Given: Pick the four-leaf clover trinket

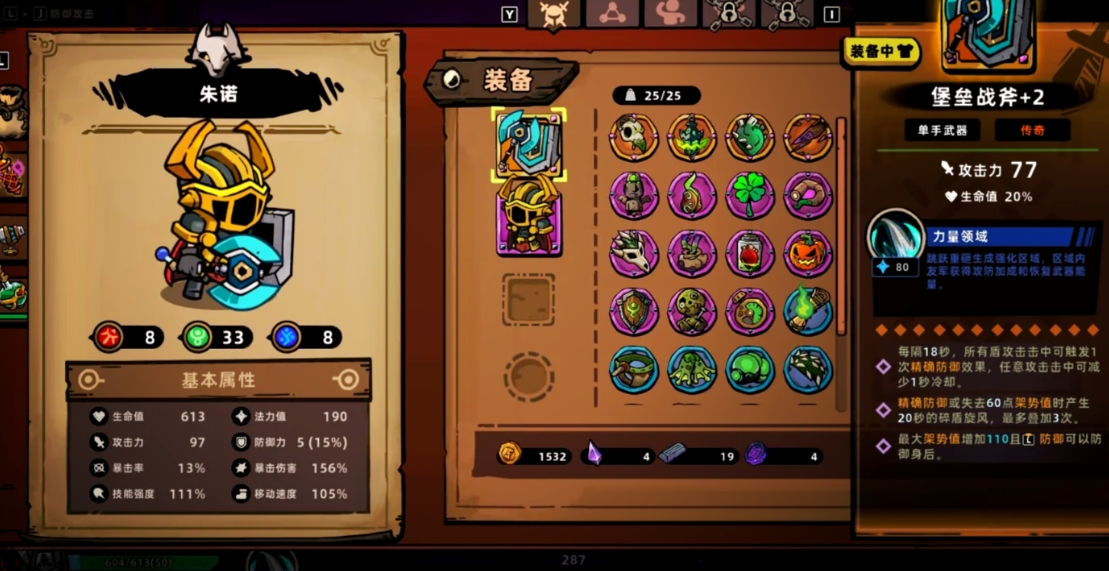Looking at the screenshot, I should pos(750,195).
